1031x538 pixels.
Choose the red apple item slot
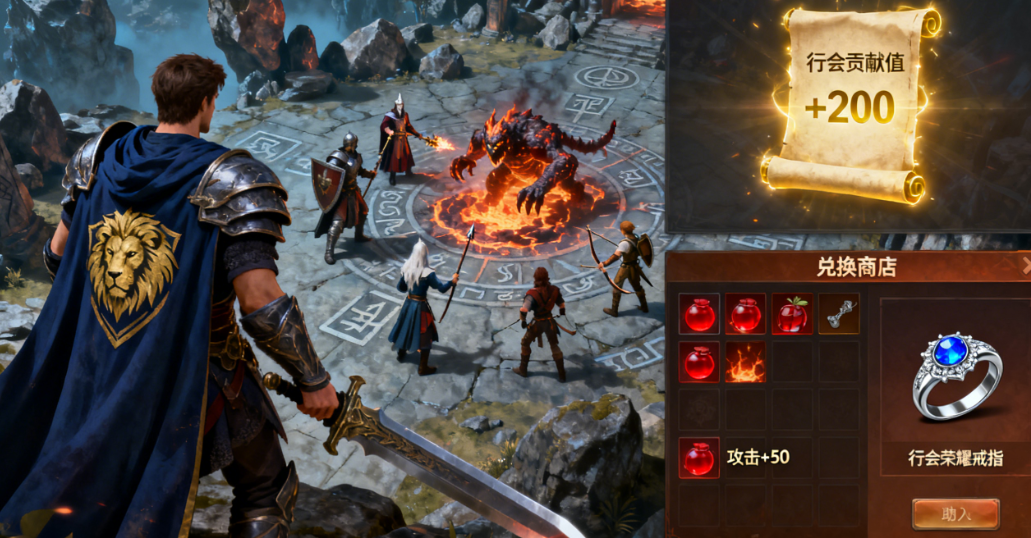[792, 314]
